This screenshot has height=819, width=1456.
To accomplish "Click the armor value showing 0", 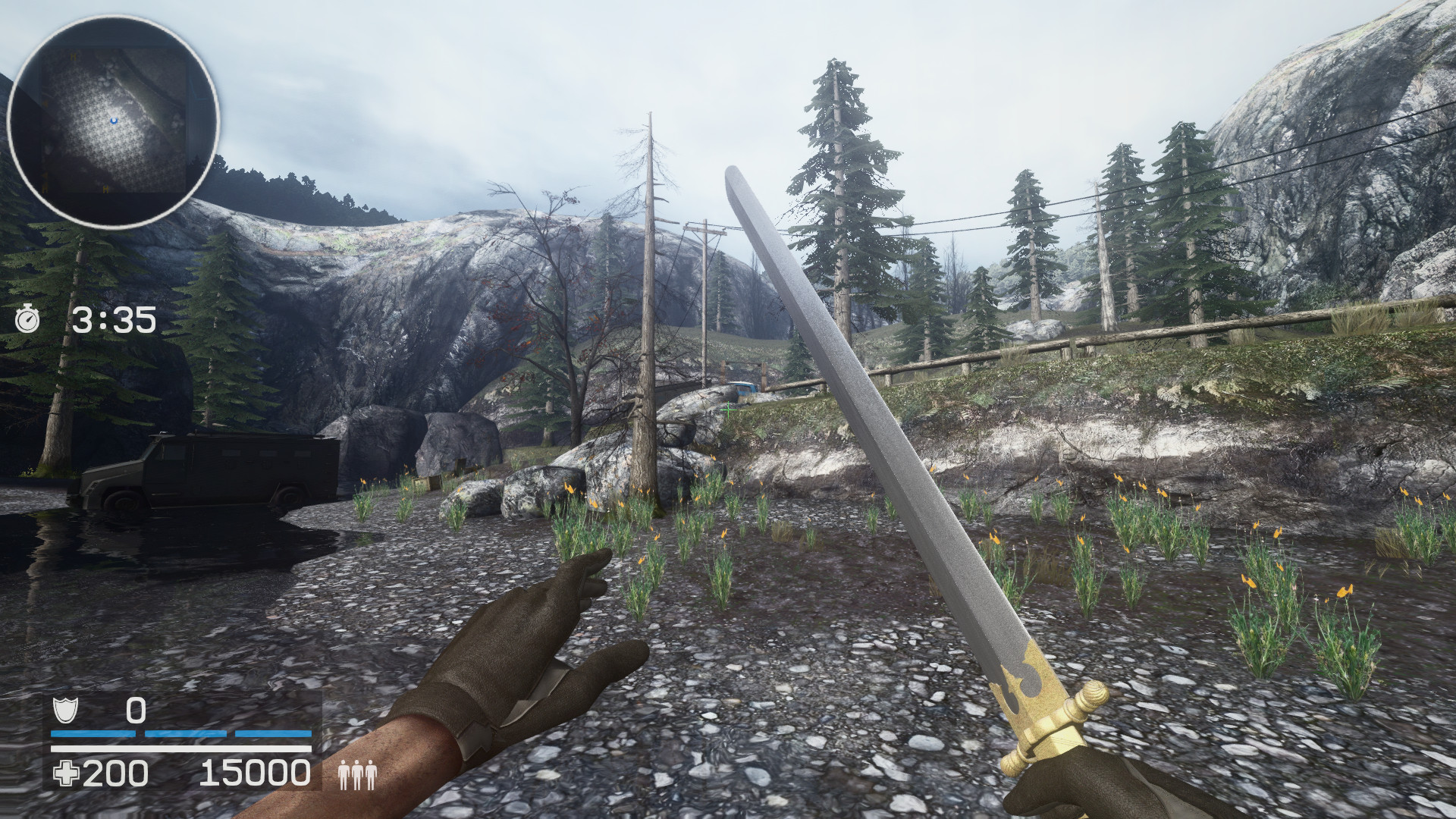I will [136, 711].
